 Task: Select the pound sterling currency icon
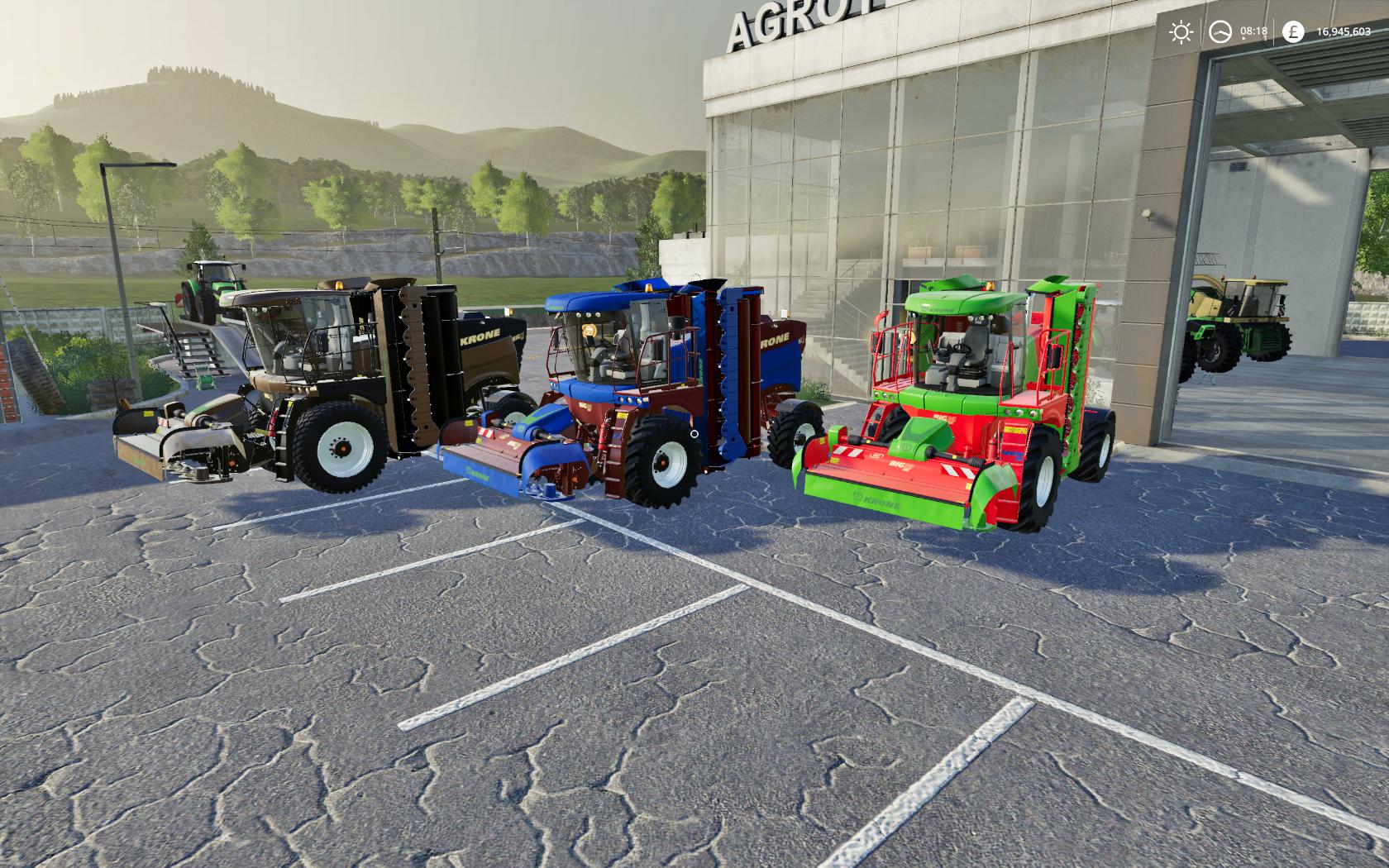[x=1292, y=32]
